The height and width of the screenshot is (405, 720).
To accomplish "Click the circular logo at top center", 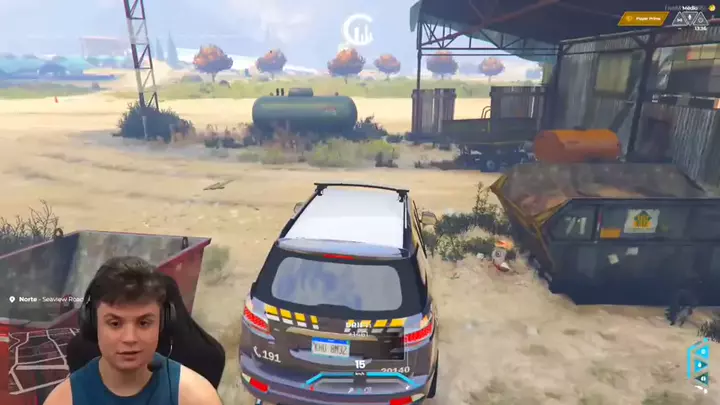I will tap(358, 29).
